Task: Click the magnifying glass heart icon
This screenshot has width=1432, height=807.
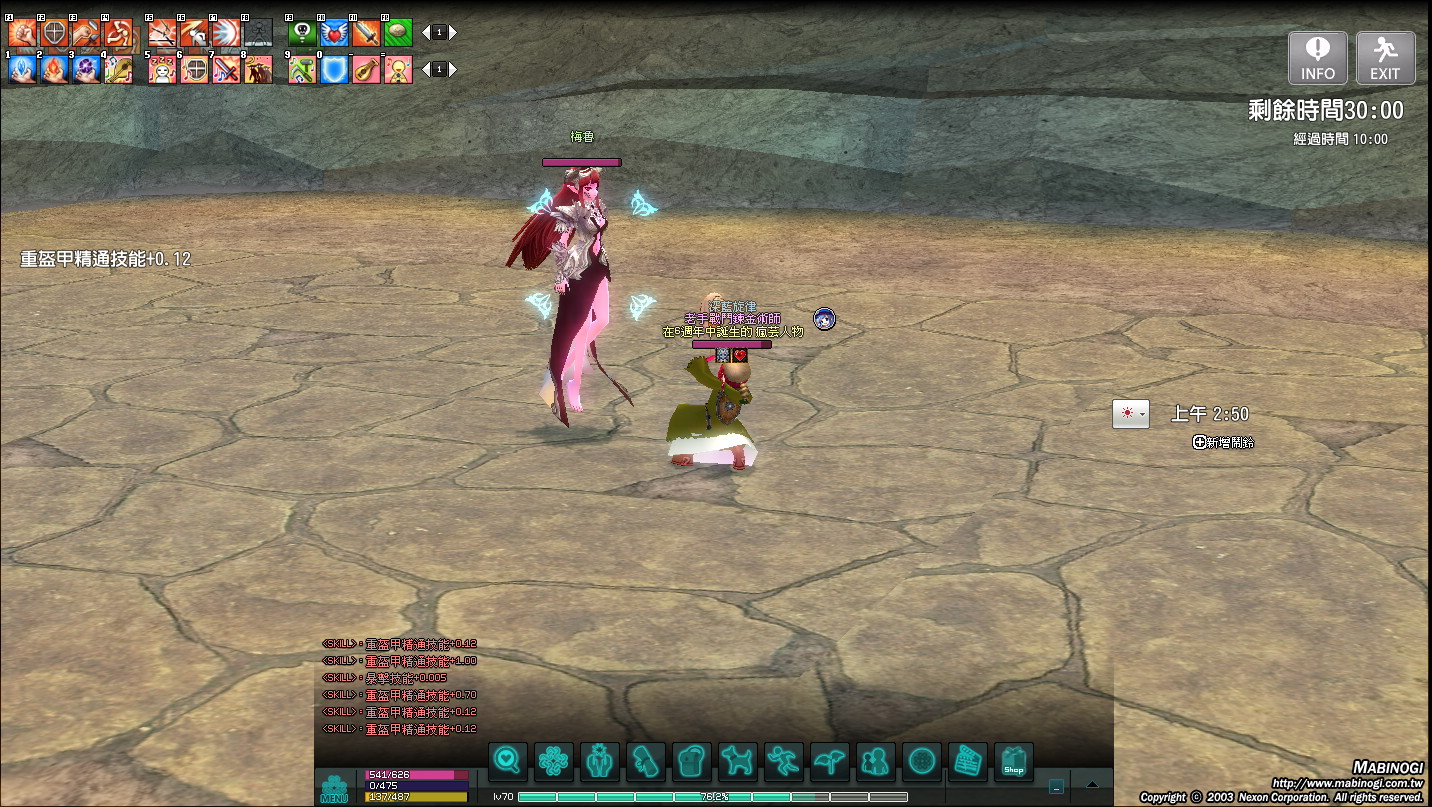Action: tap(508, 762)
